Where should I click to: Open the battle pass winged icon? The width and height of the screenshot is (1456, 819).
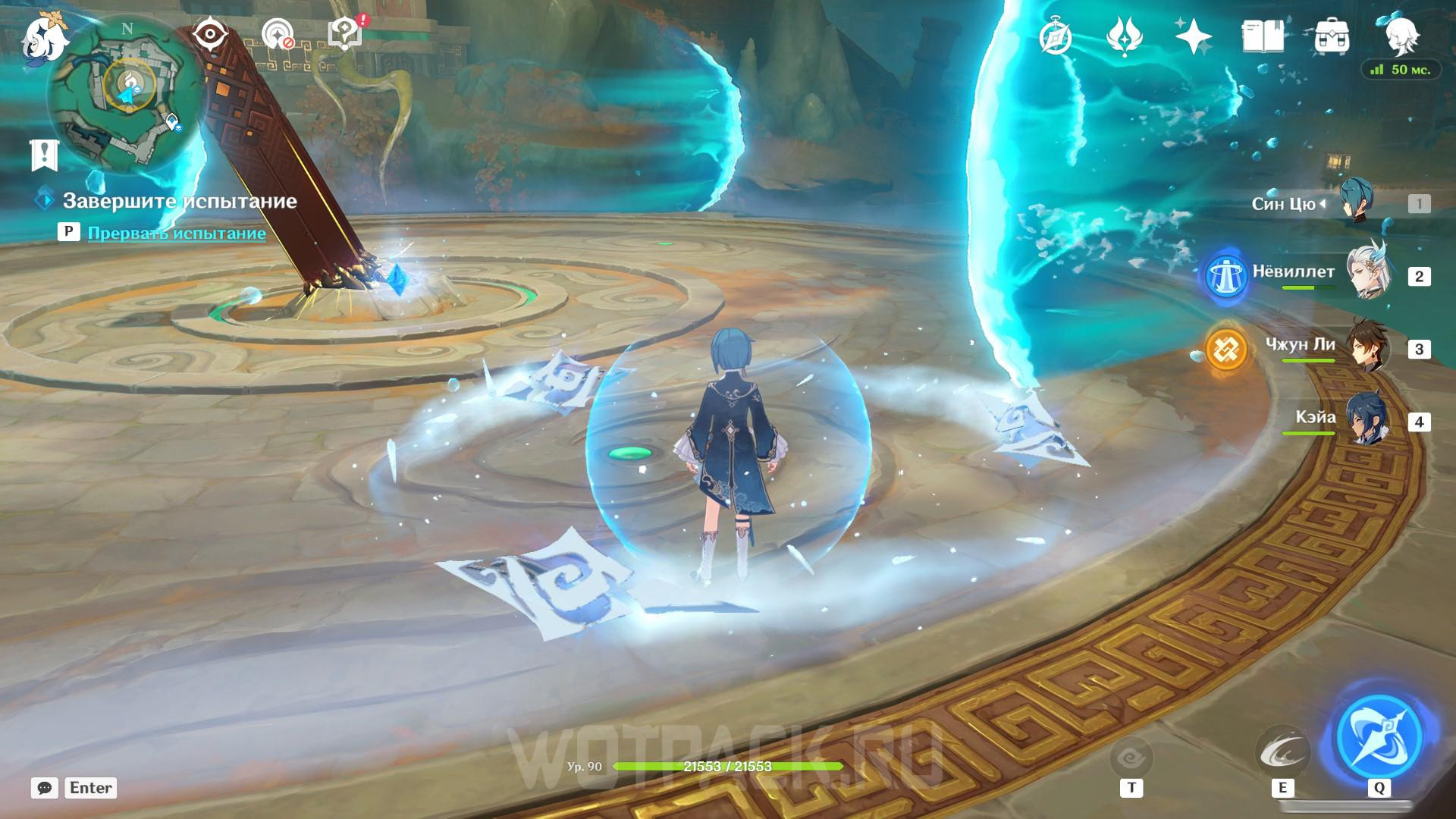pyautogui.click(x=1125, y=36)
